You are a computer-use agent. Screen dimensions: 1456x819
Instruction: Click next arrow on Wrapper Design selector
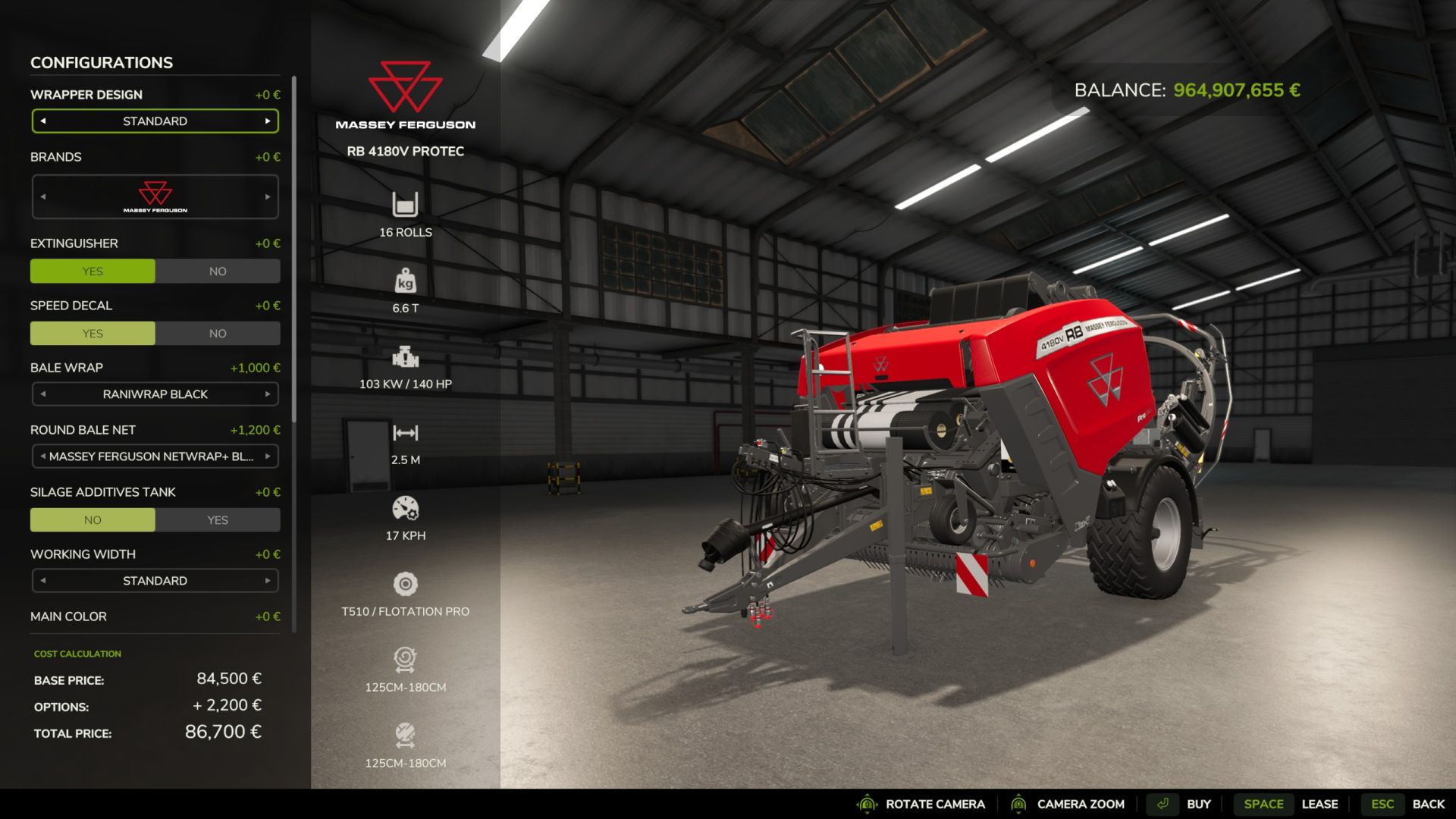(x=268, y=121)
